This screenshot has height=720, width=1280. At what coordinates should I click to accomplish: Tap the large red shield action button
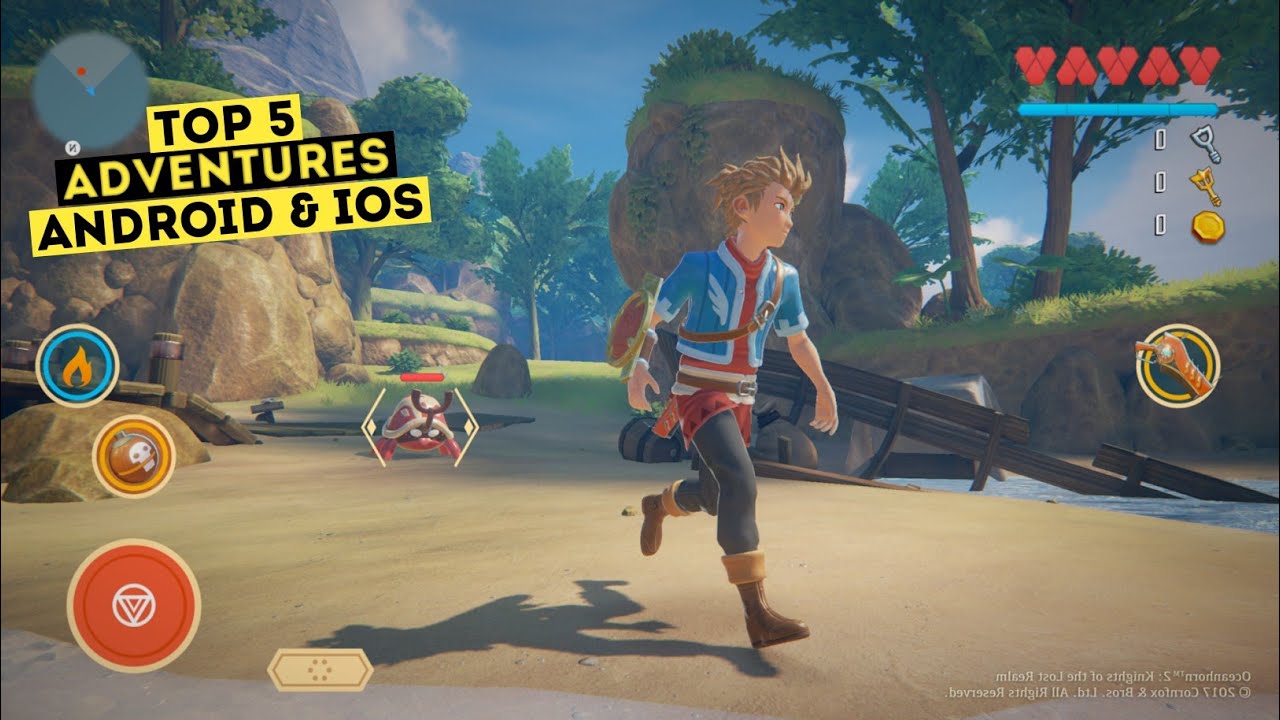point(133,605)
